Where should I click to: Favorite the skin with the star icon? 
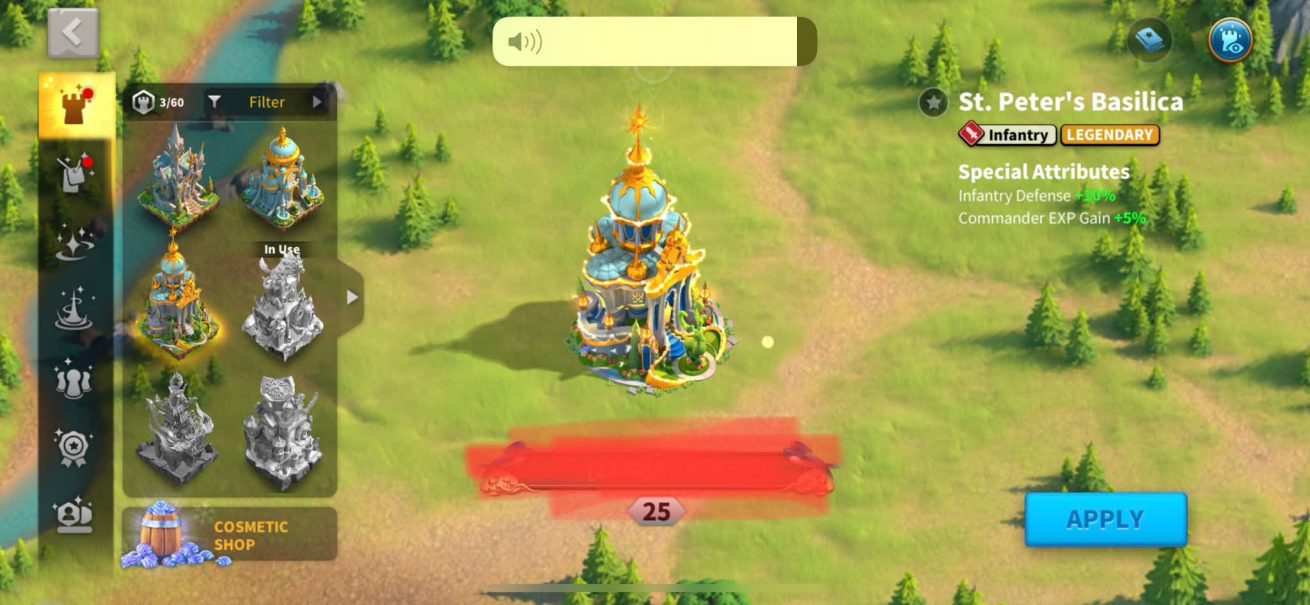[933, 102]
